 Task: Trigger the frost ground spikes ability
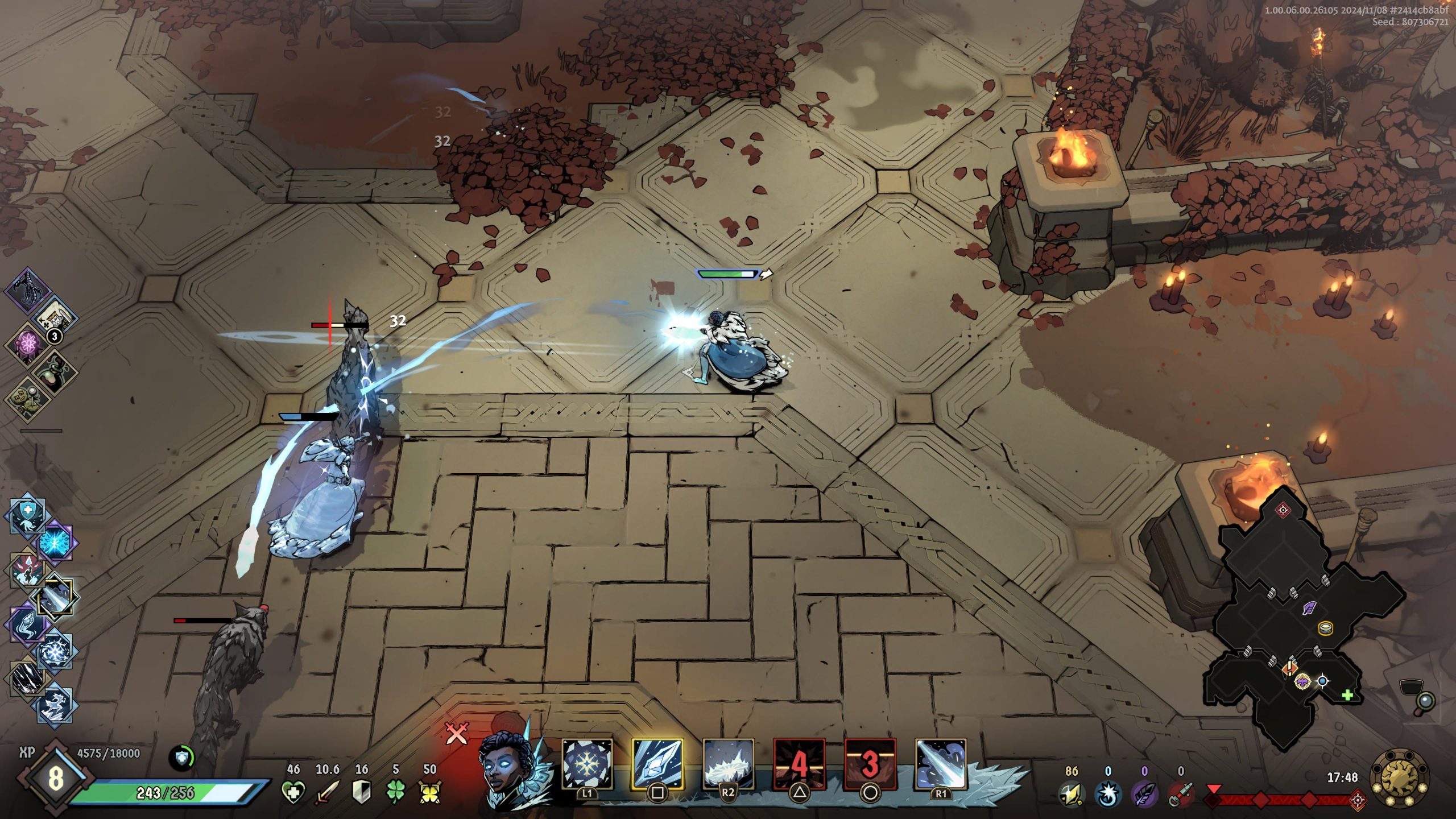[x=728, y=764]
